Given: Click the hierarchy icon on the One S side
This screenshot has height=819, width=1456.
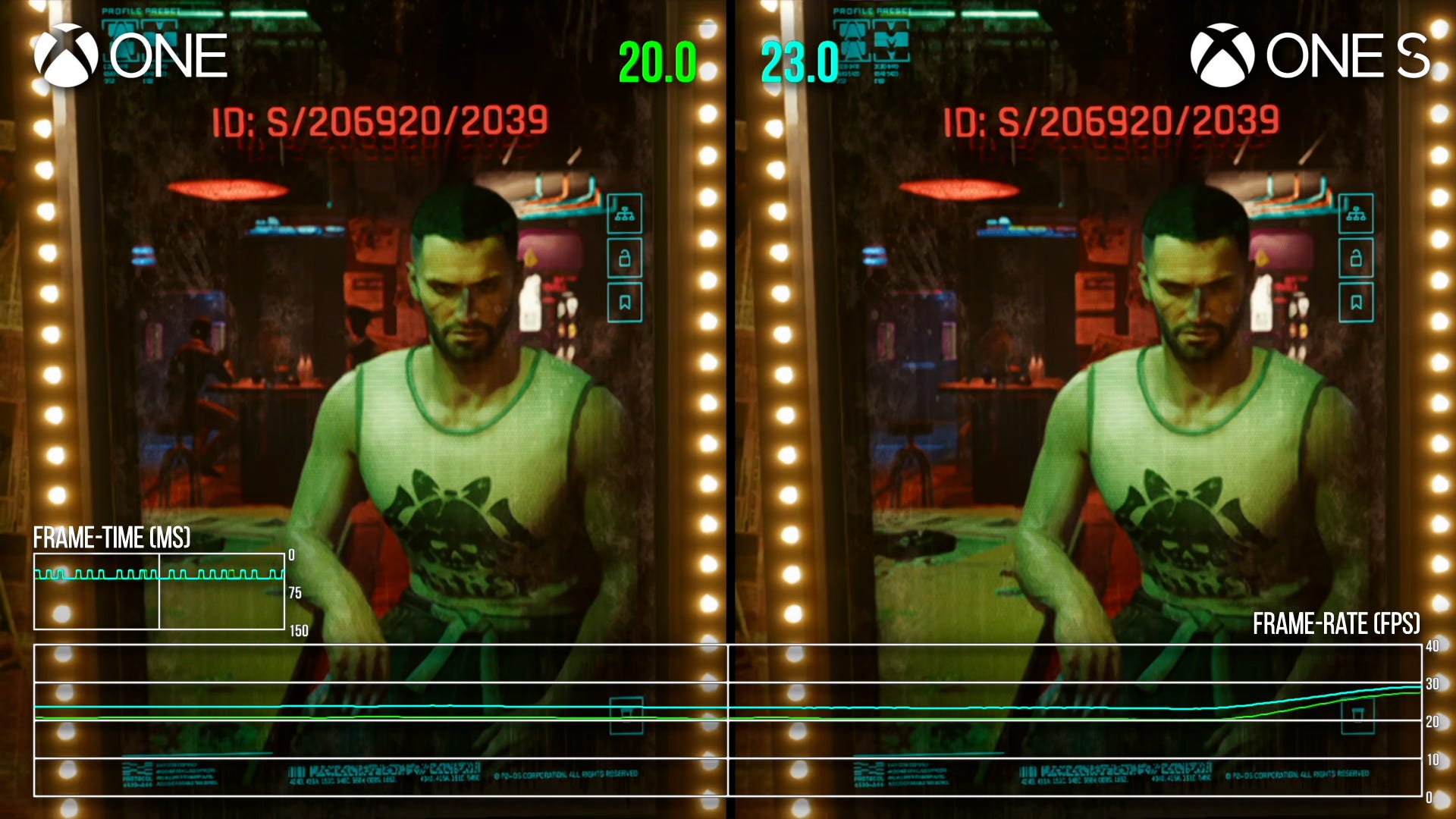Looking at the screenshot, I should coord(1356,215).
